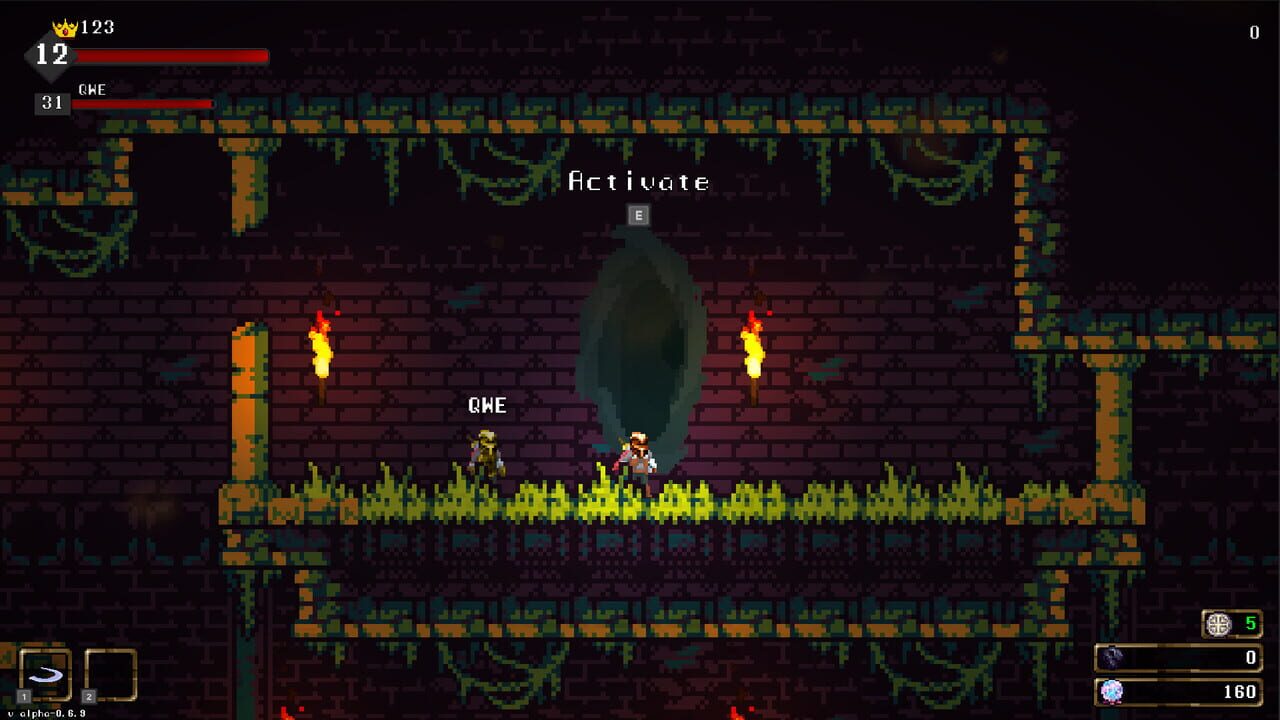The image size is (1280, 720).
Task: Click the QWE companion nameplate label
Action: [486, 405]
